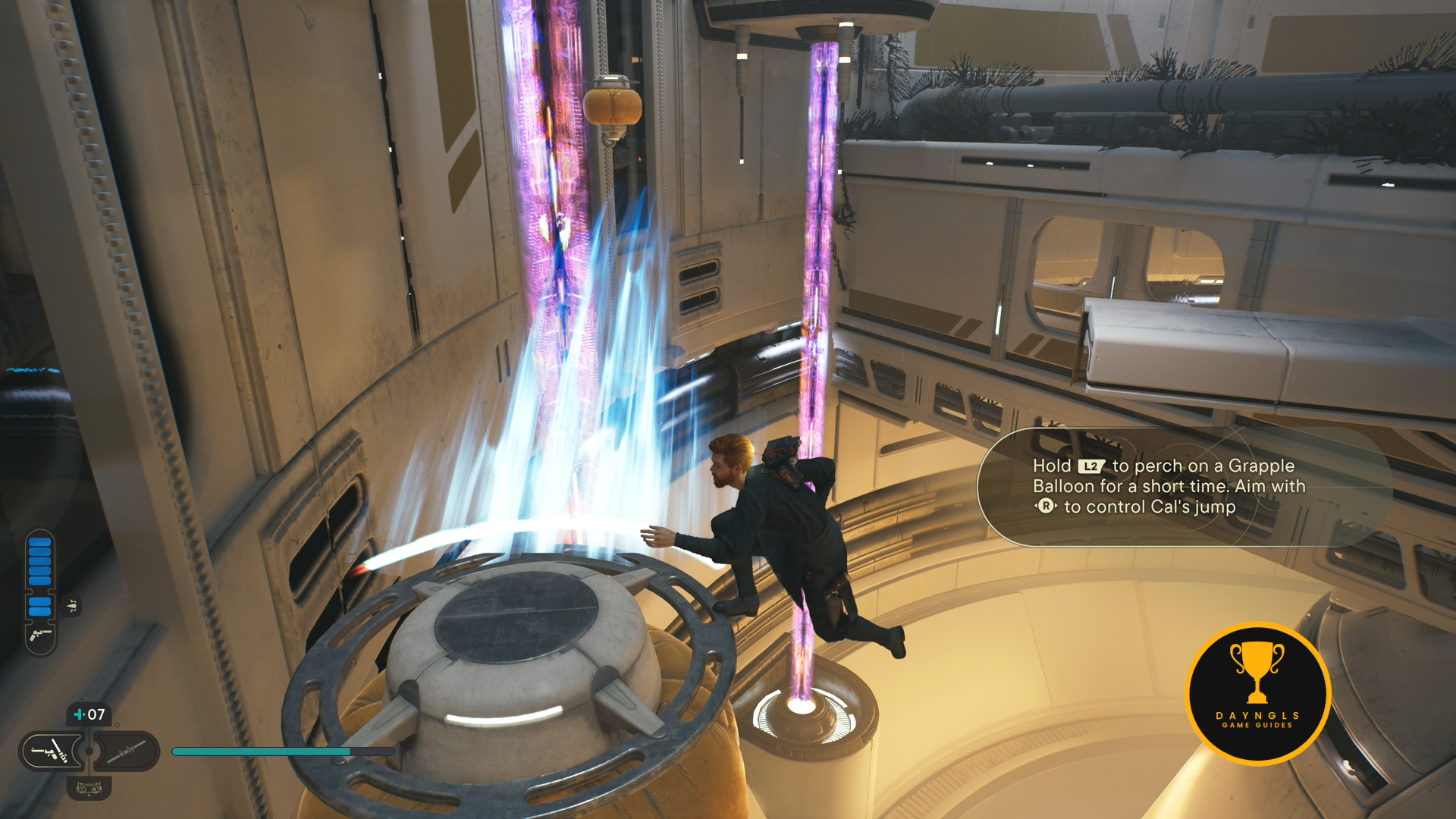Click the DAYNGLS Game Guides trophy logo
1456x819 pixels.
[1257, 693]
